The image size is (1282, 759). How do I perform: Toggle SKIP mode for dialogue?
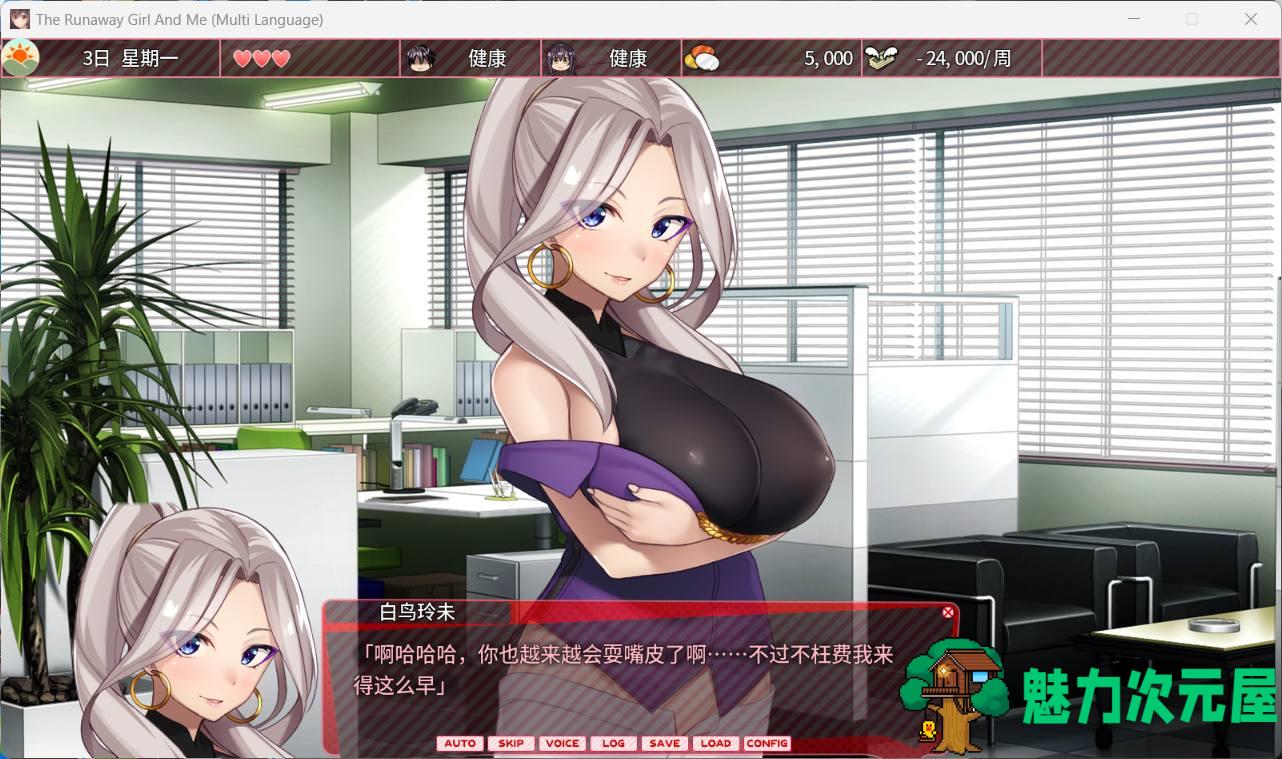511,743
